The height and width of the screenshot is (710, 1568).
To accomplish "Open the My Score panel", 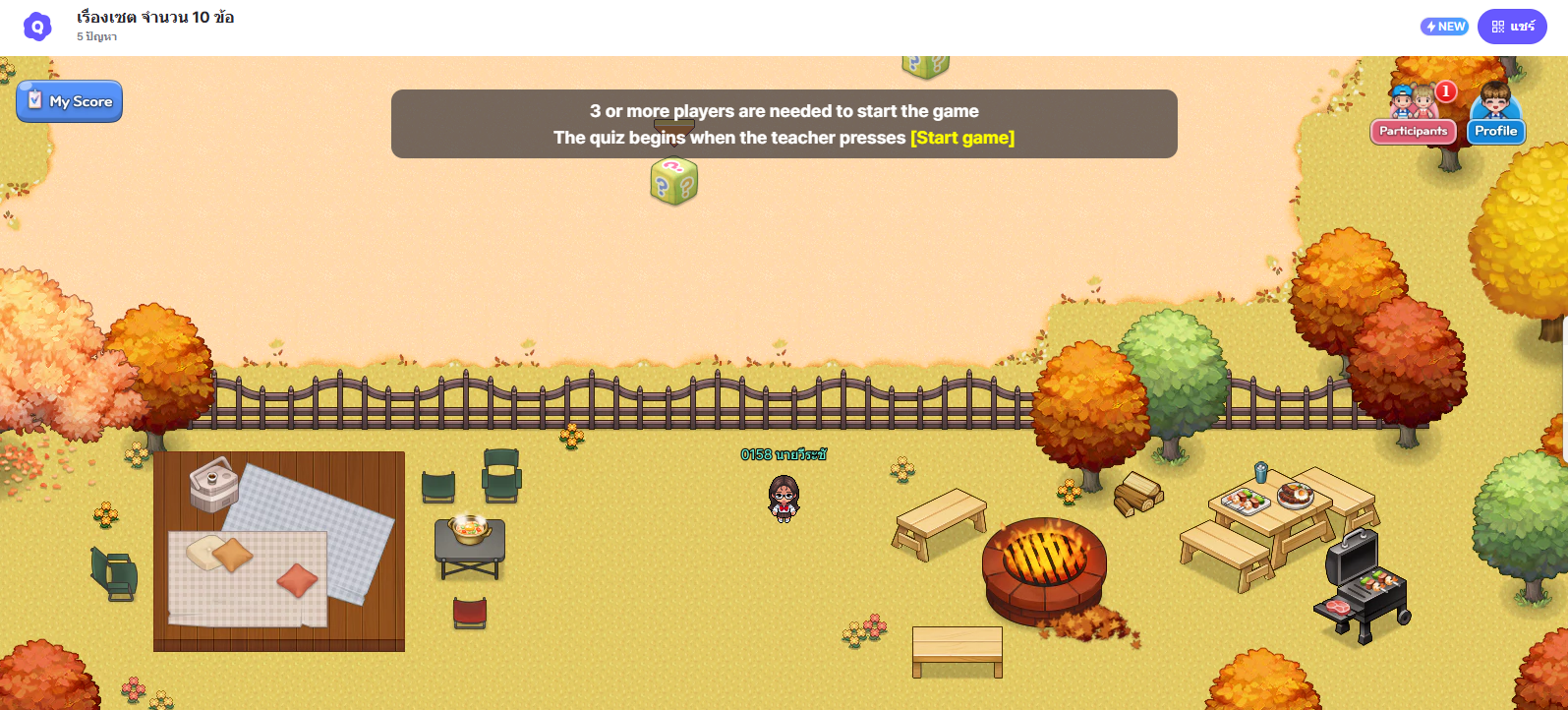I will coord(69,101).
